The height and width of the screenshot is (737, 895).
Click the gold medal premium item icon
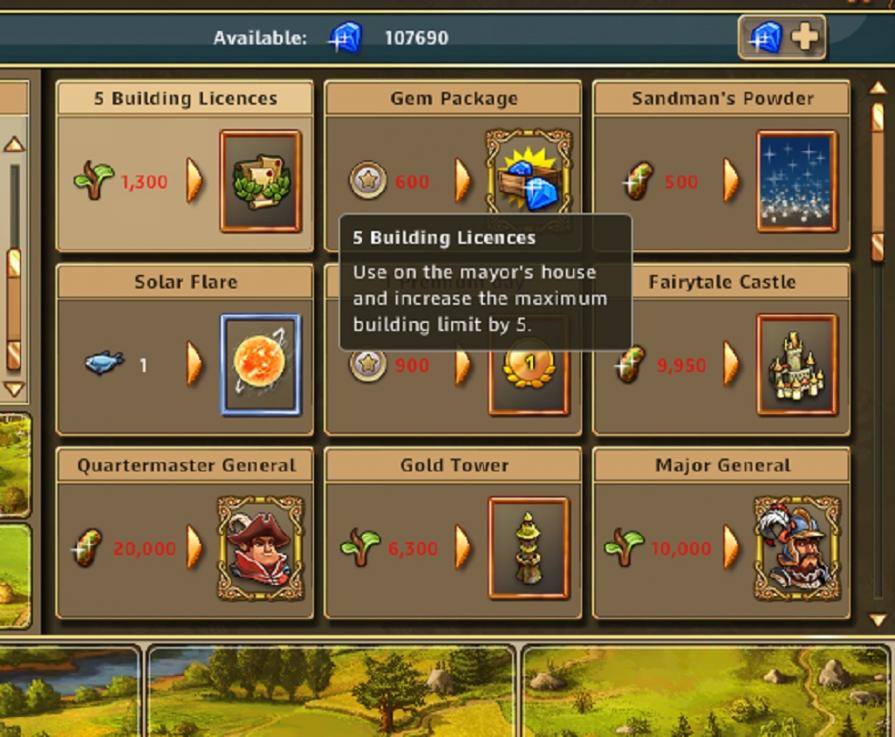click(x=528, y=383)
